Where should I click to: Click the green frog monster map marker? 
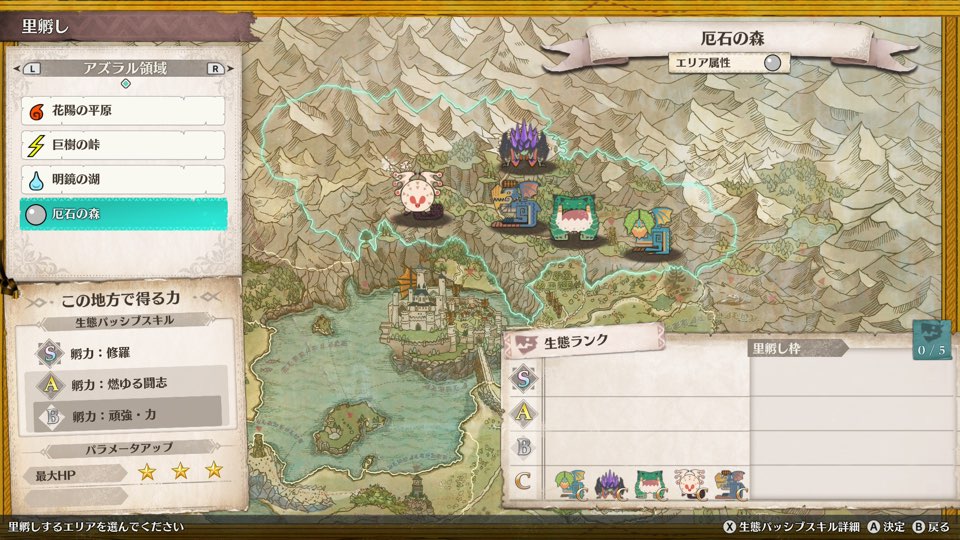(x=574, y=216)
